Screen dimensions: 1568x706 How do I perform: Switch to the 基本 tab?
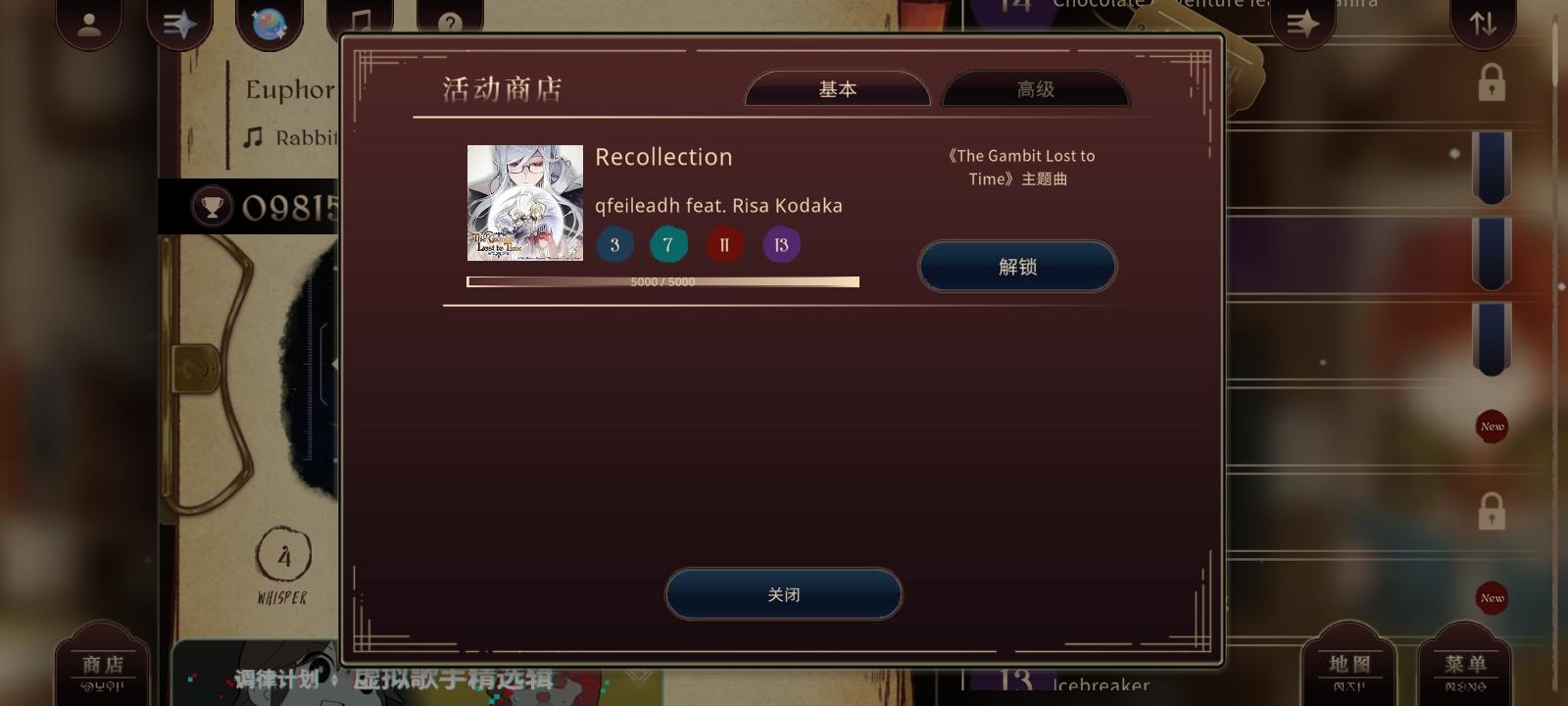pyautogui.click(x=837, y=88)
